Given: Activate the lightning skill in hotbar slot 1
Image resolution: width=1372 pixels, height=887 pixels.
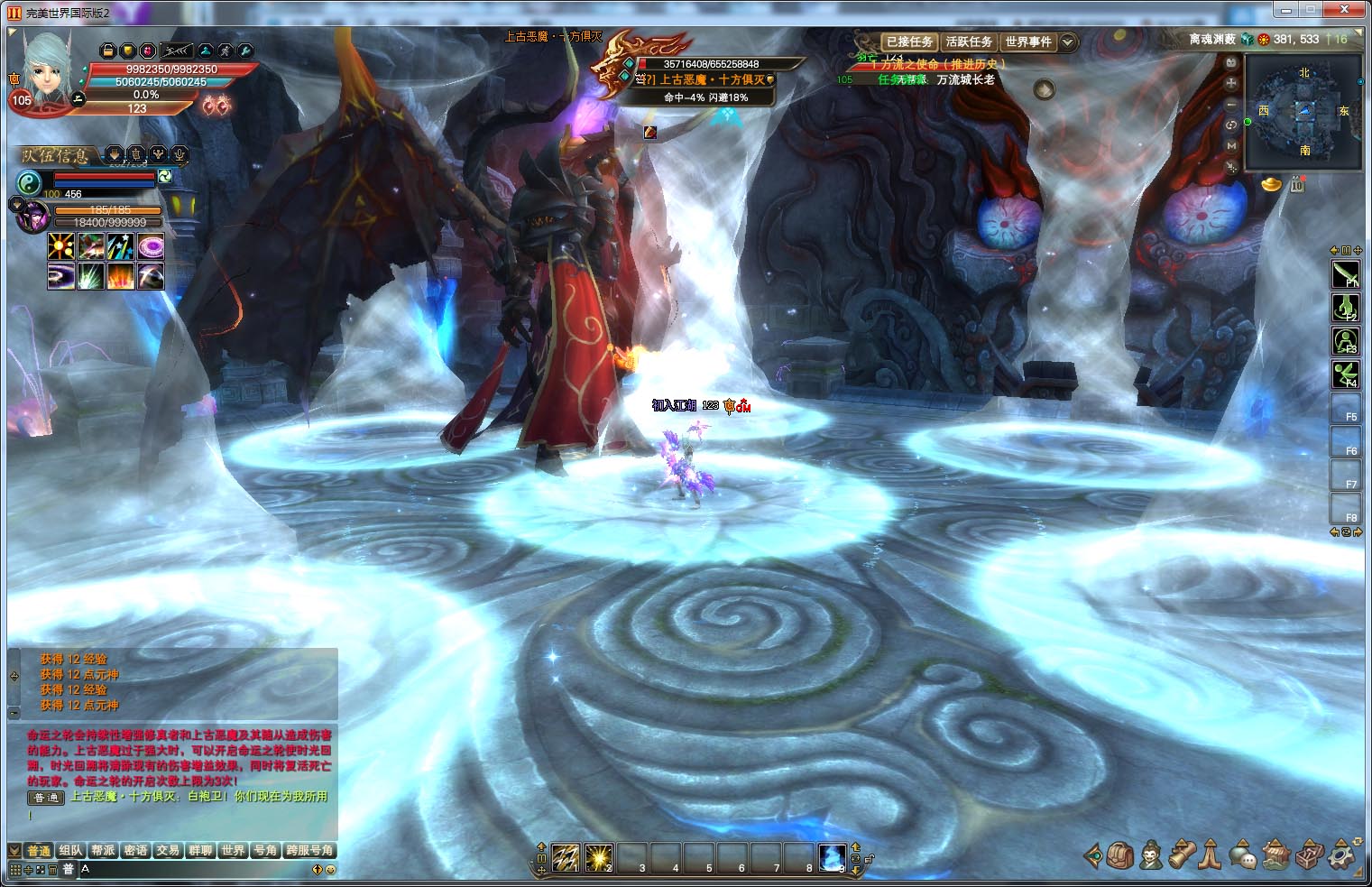Looking at the screenshot, I should coord(565,856).
